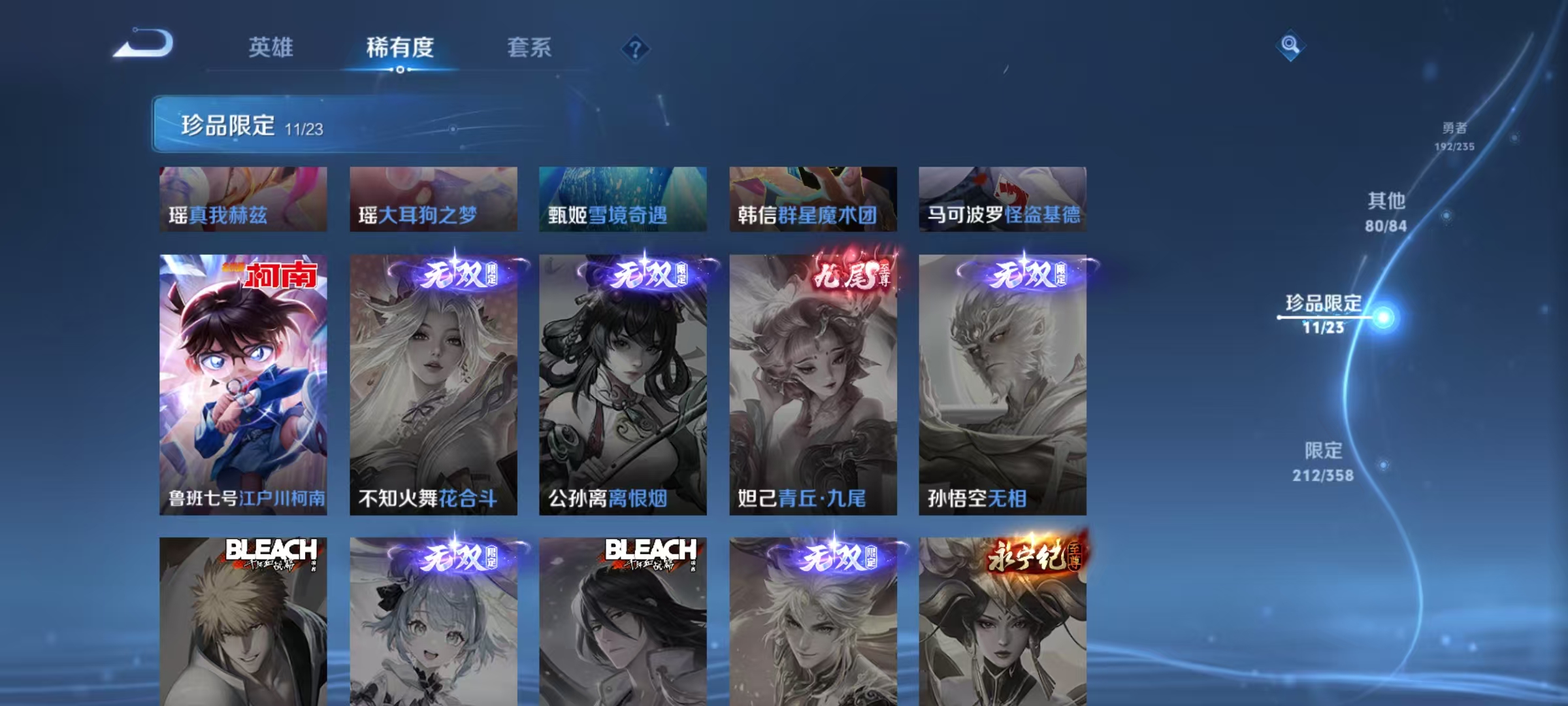
Task: Switch to the 套系 tab
Action: [x=529, y=47]
